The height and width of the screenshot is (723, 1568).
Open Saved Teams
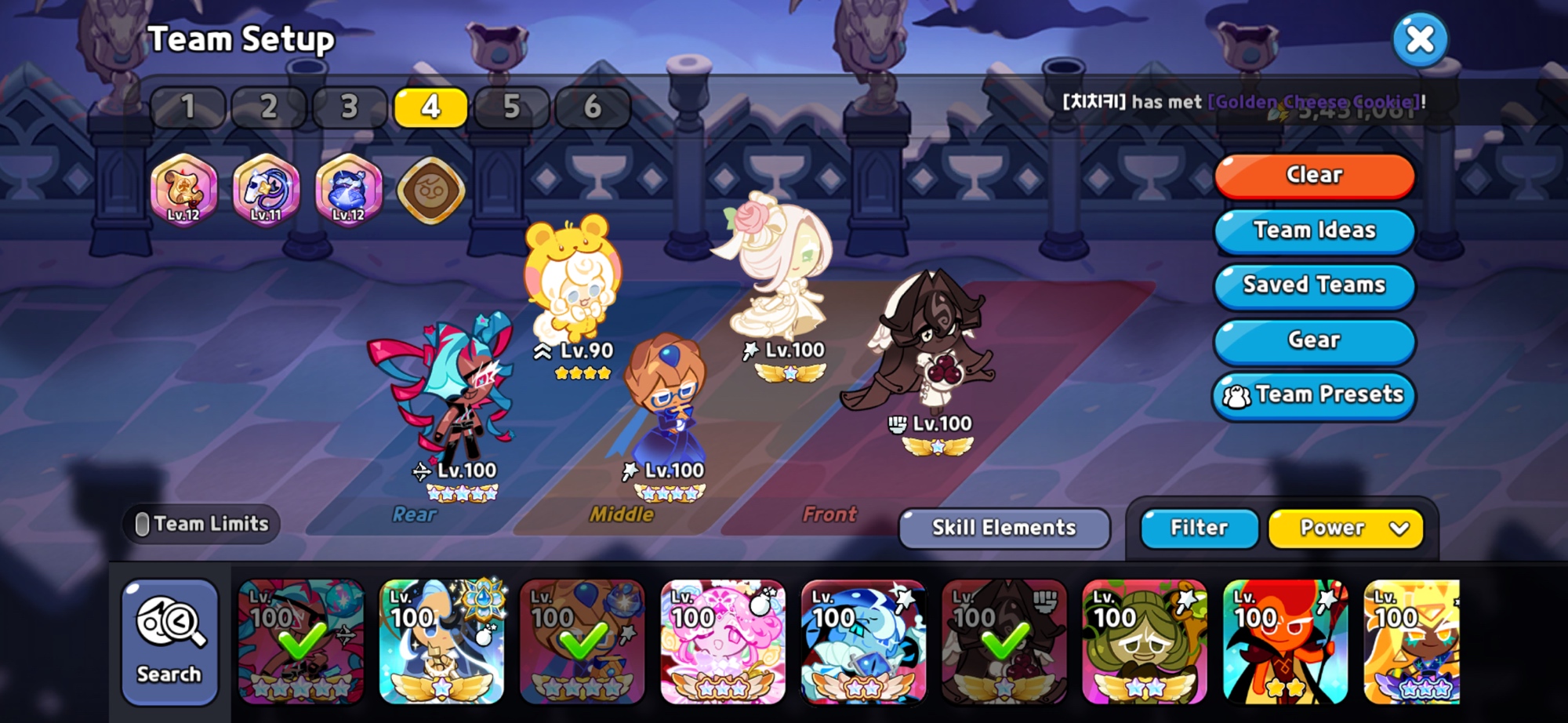(x=1314, y=285)
